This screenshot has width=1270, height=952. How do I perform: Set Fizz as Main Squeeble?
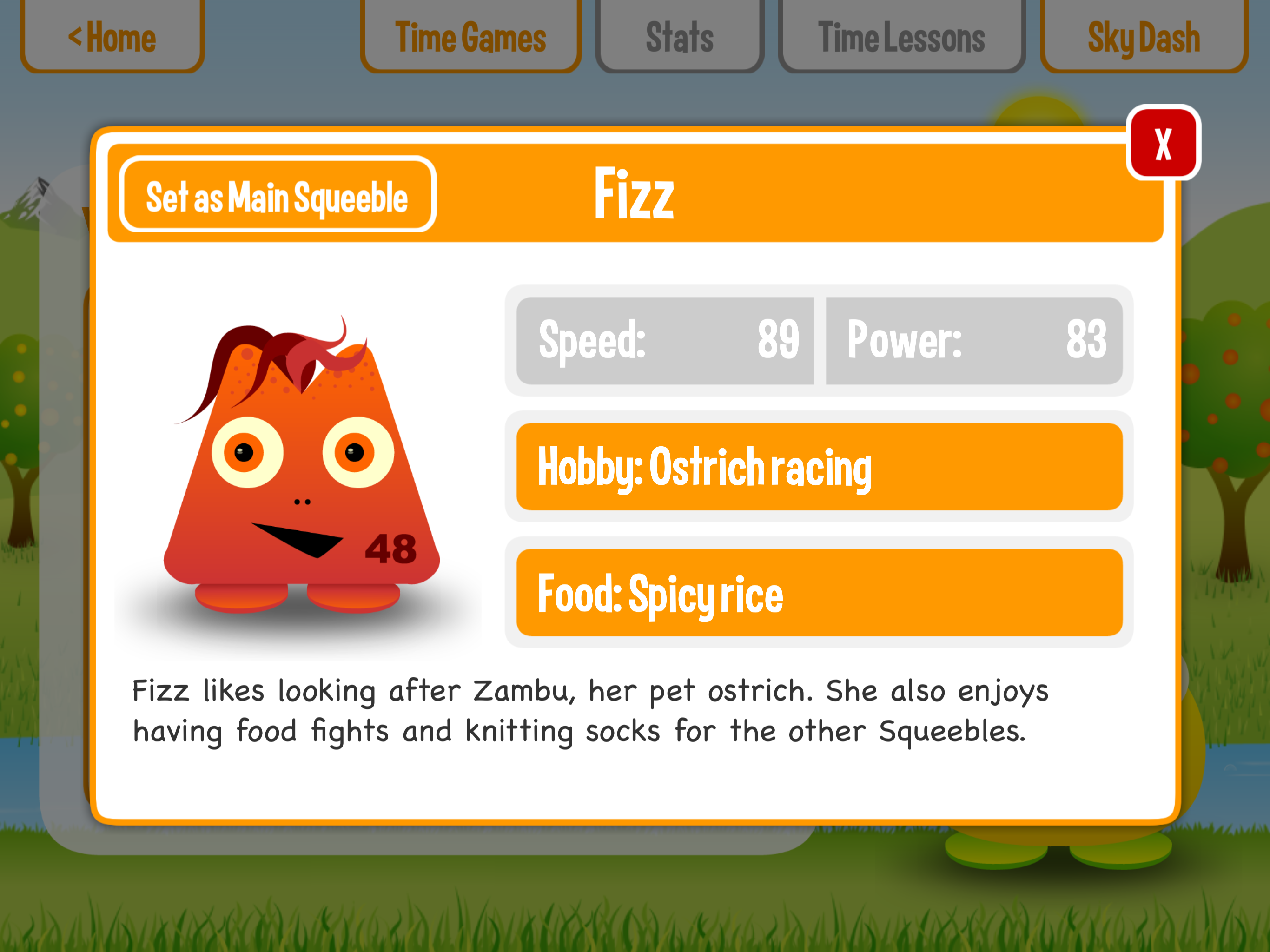tap(278, 195)
